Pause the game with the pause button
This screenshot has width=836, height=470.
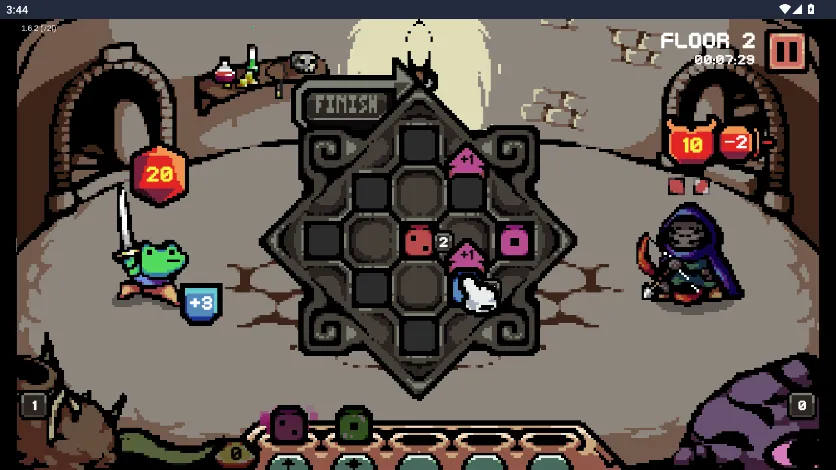coord(786,51)
